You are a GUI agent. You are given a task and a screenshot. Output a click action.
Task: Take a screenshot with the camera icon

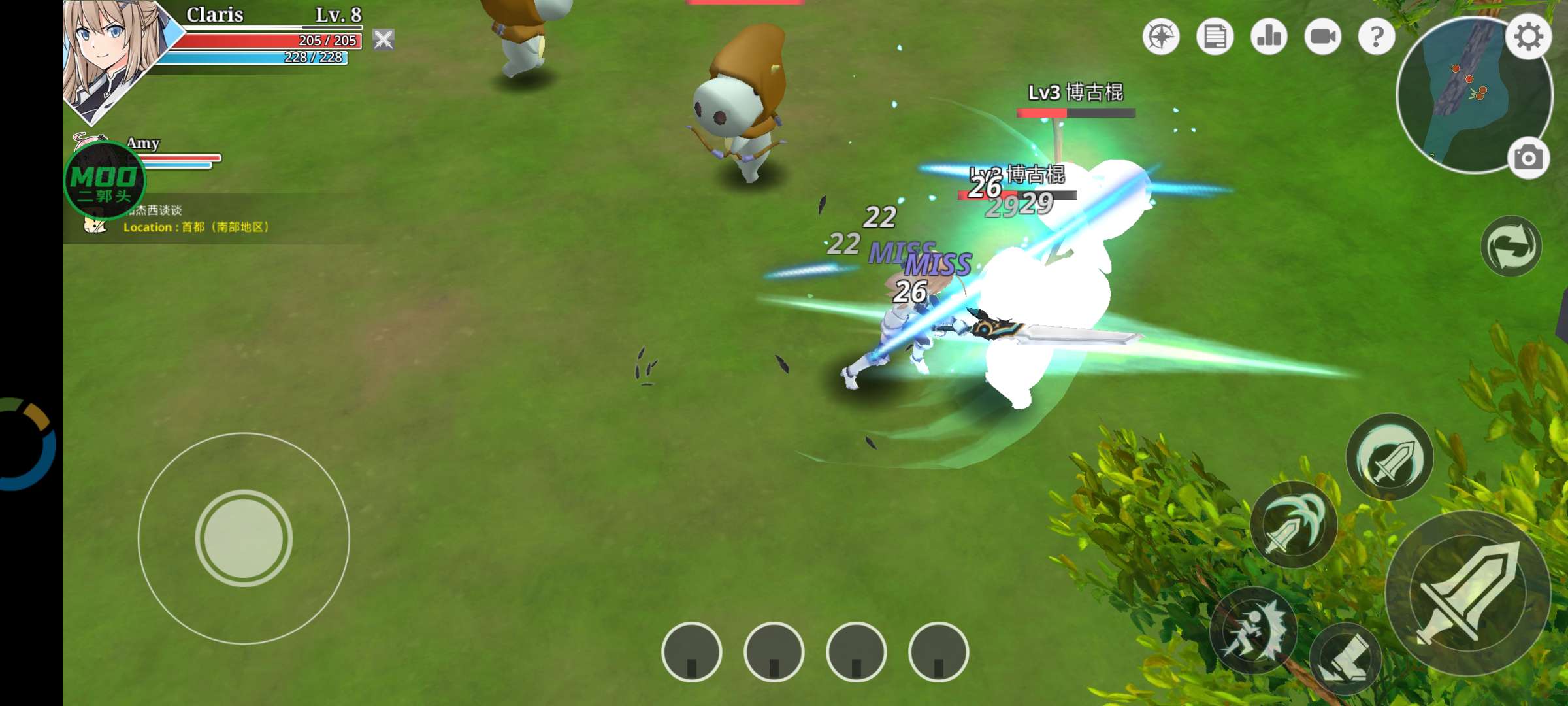1530,157
